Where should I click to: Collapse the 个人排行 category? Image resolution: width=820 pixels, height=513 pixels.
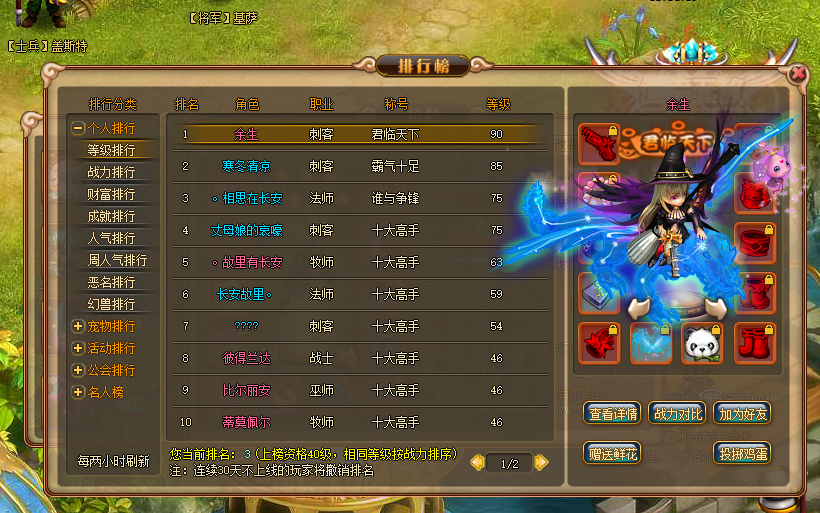(x=78, y=128)
